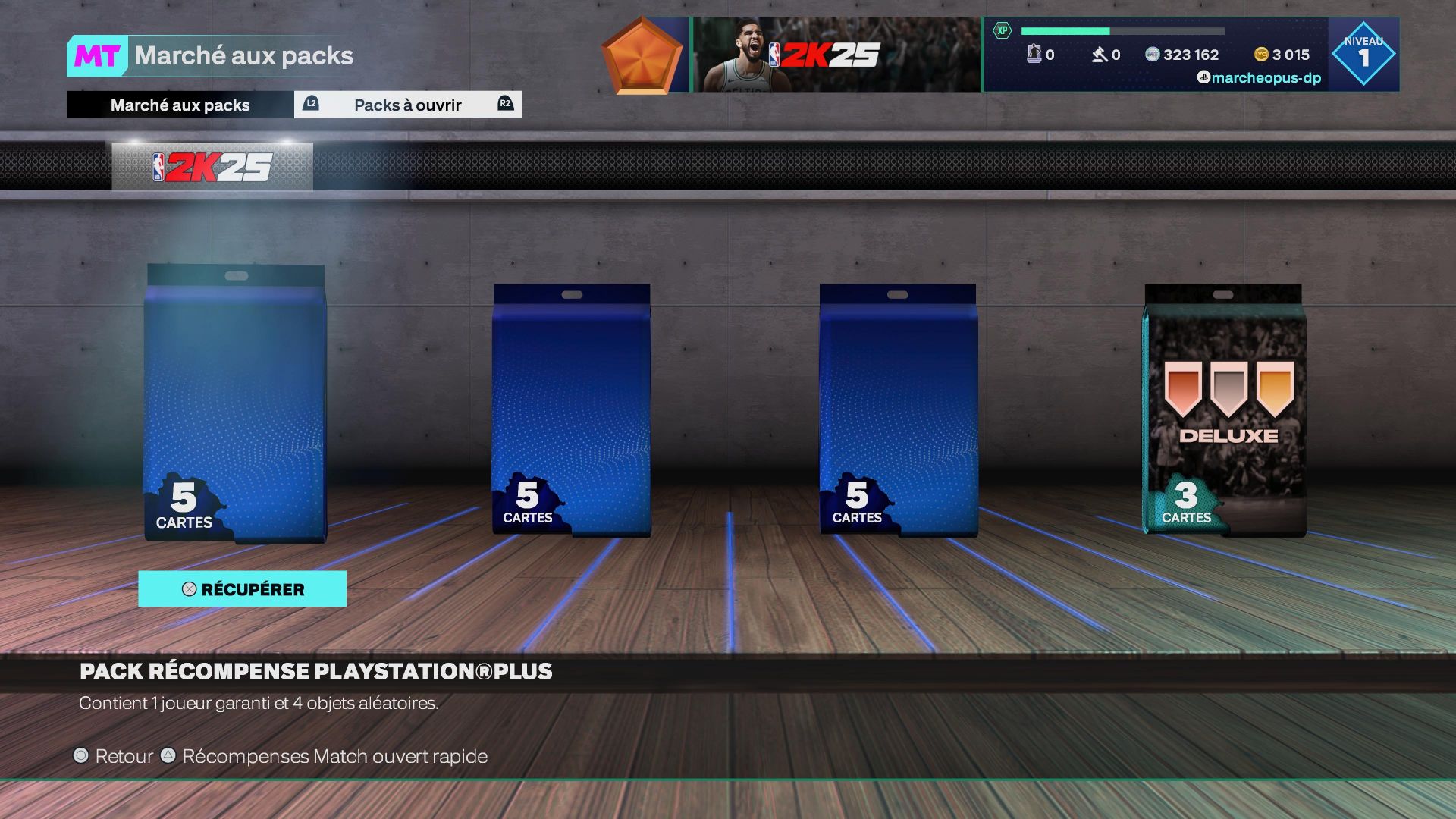Choose the Deluxe 3-card pack
The height and width of the screenshot is (819, 1456).
pos(1224,409)
